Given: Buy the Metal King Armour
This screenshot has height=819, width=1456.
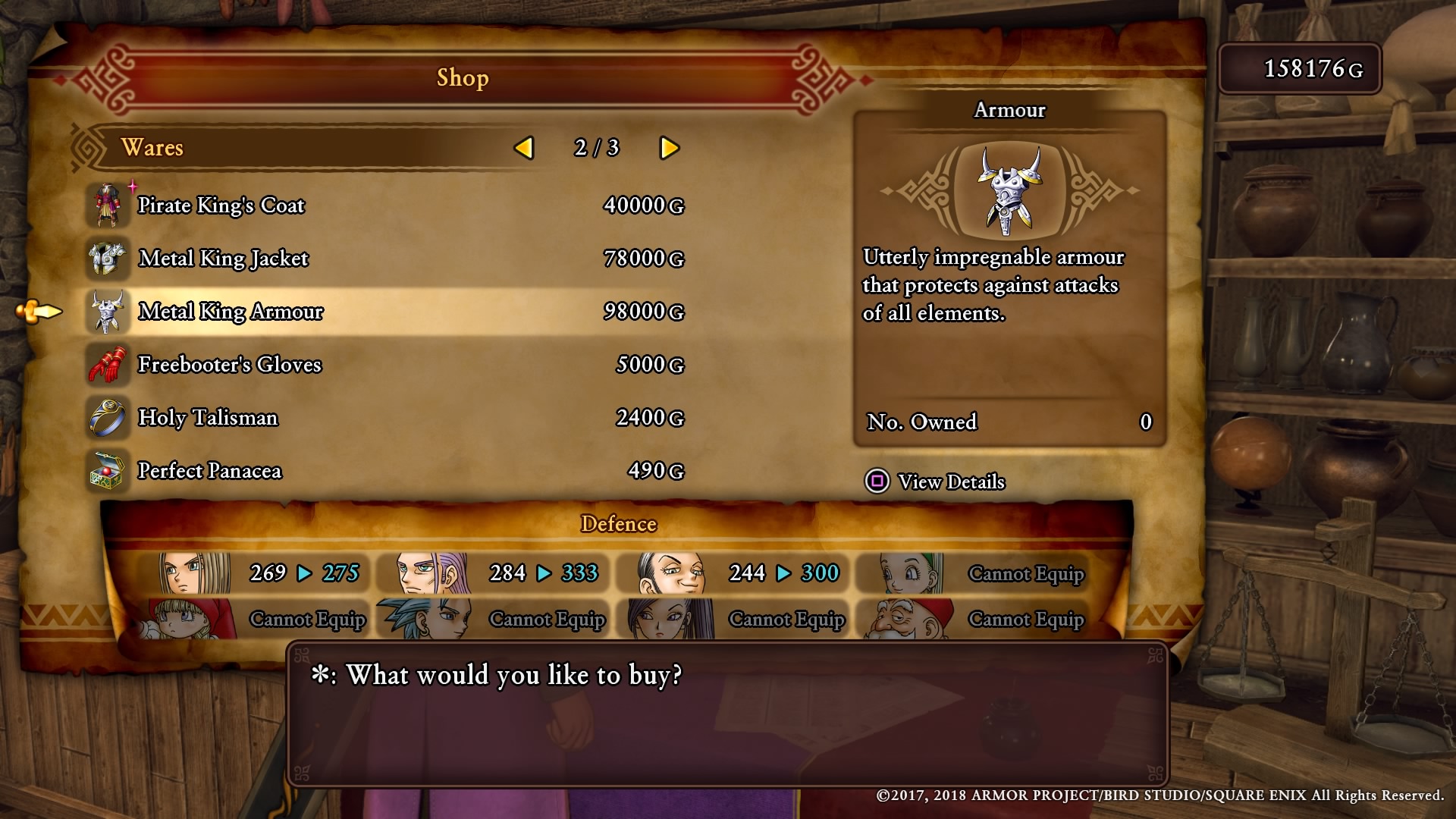Looking at the screenshot, I should tap(231, 312).
